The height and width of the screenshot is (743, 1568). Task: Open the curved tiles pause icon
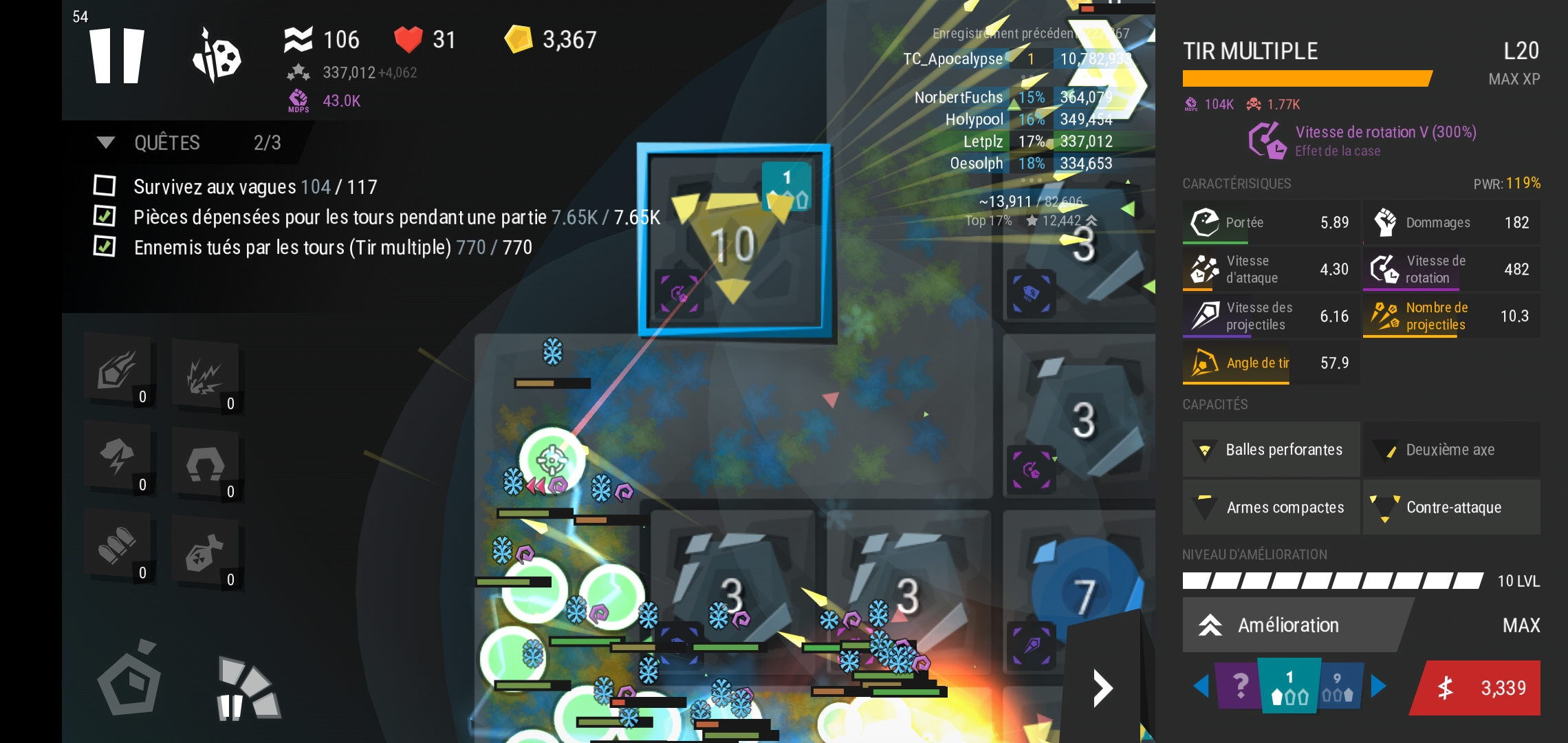(x=248, y=689)
